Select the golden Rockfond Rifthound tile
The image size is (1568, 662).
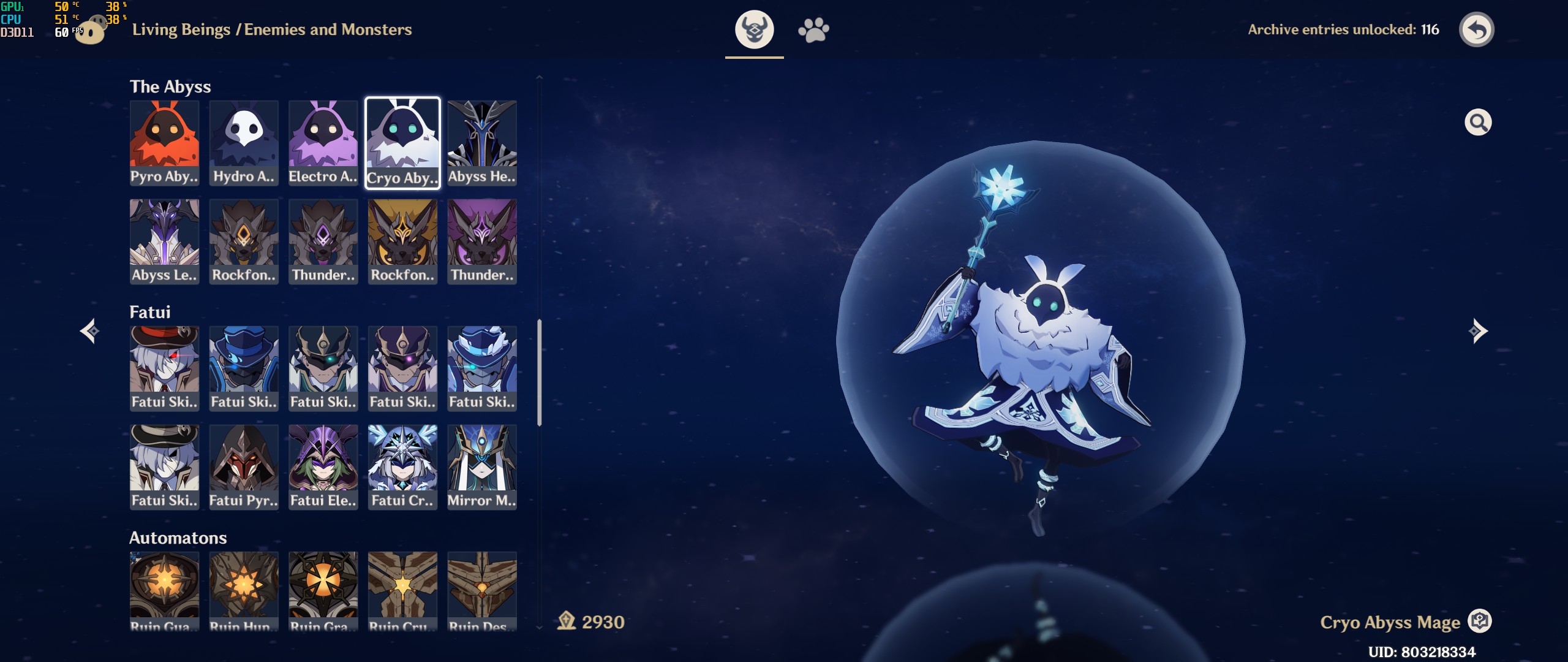coord(402,241)
